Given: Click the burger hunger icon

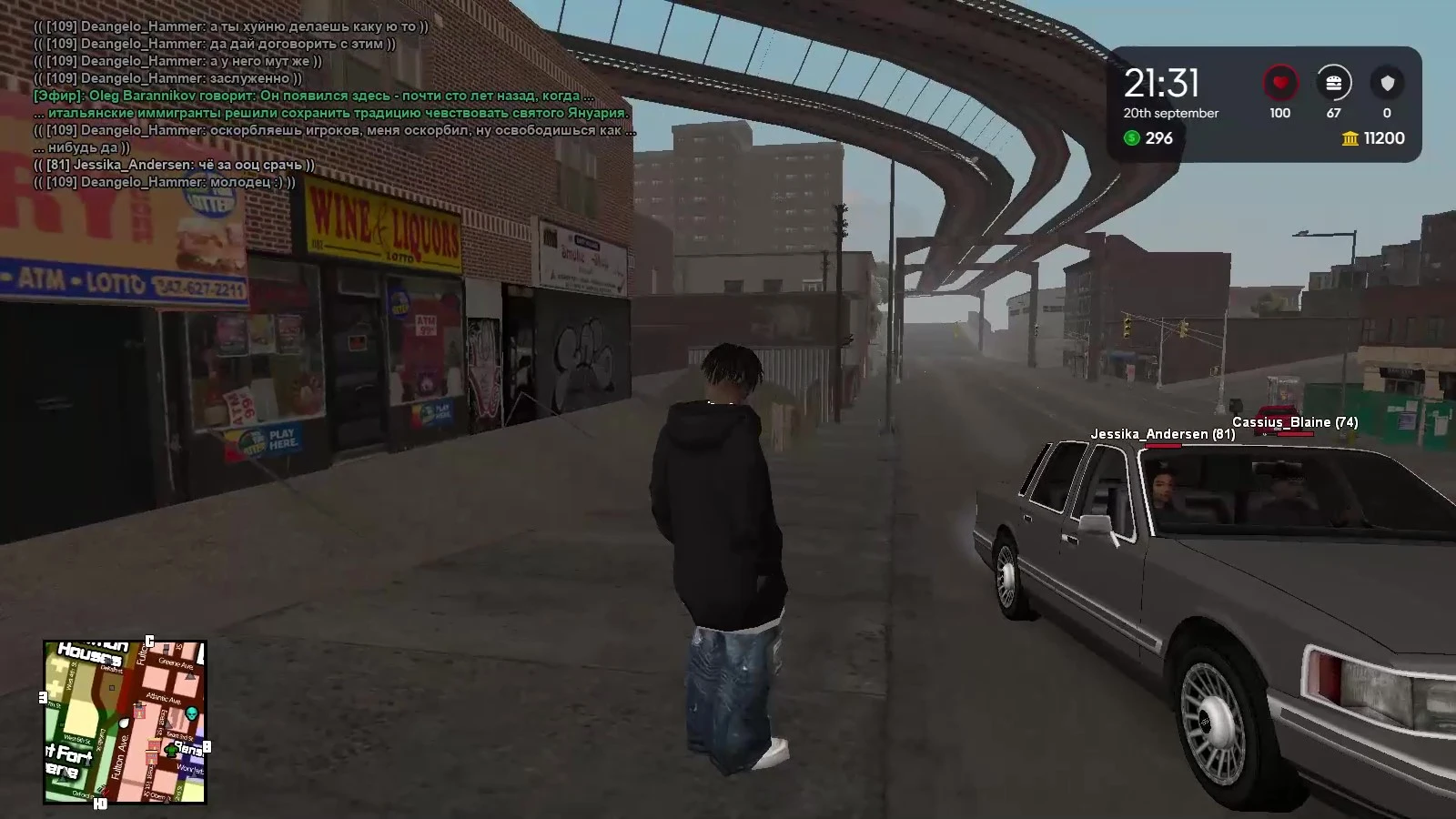Looking at the screenshot, I should tap(1333, 84).
